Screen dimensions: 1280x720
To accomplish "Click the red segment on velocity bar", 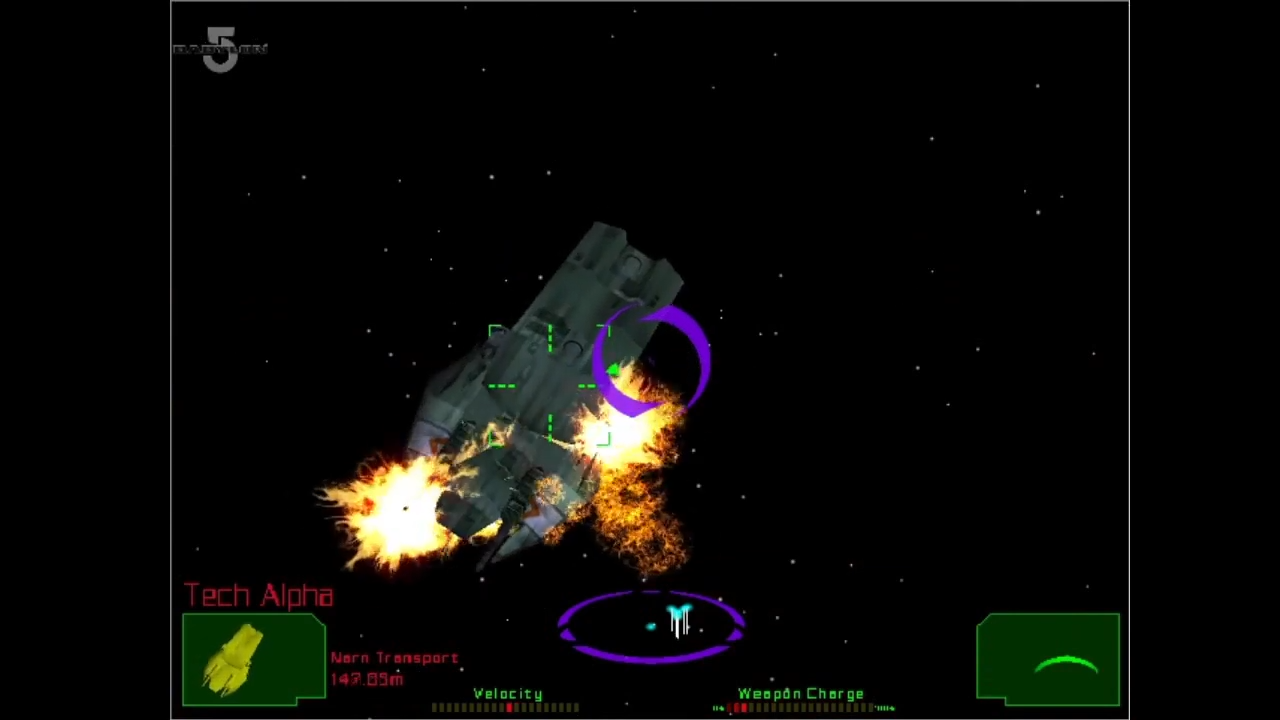I will pyautogui.click(x=509, y=707).
